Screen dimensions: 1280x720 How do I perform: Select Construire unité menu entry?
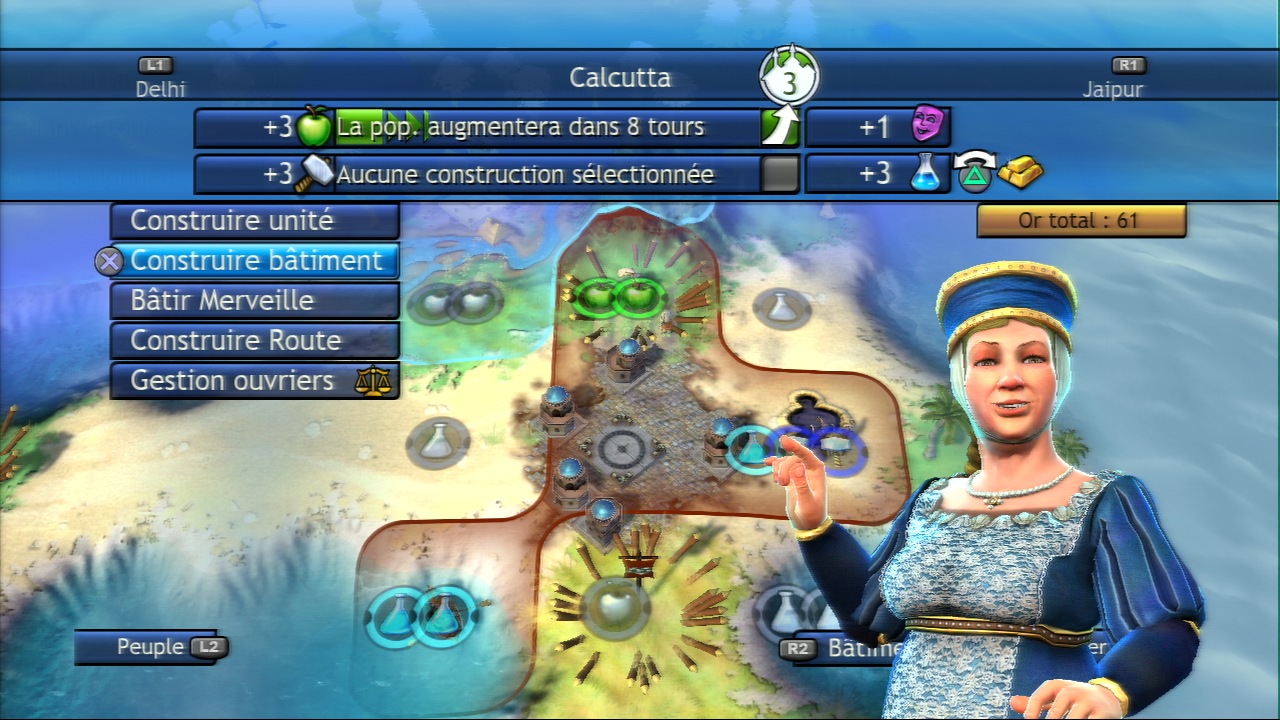(x=254, y=221)
